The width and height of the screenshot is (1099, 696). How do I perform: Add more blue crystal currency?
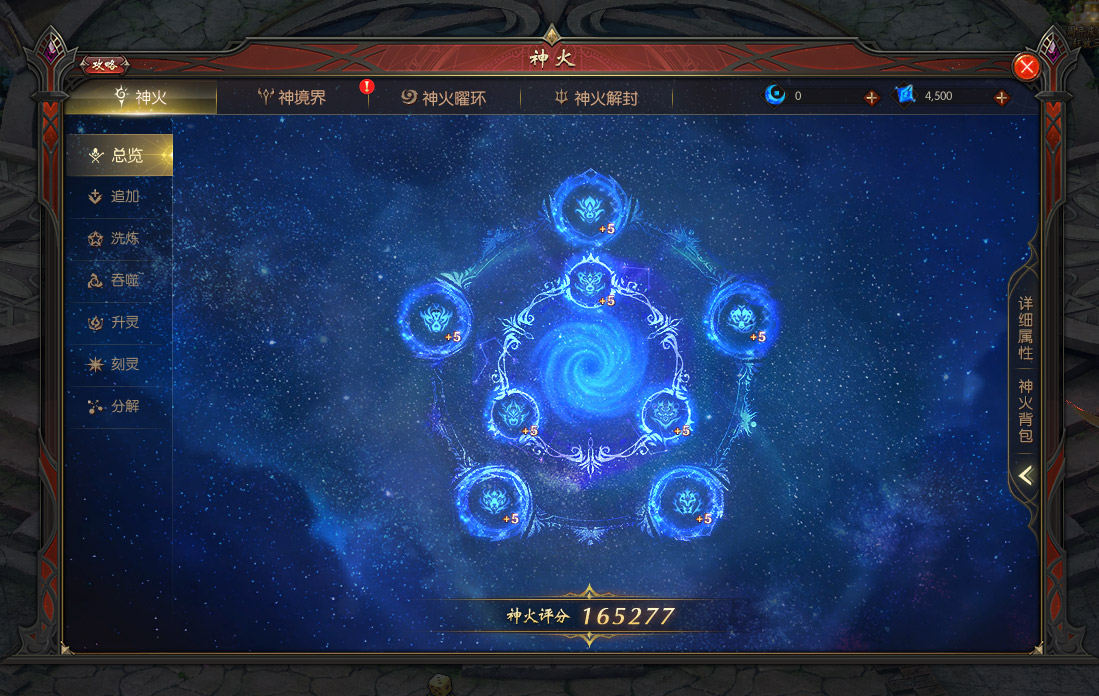(x=1001, y=97)
